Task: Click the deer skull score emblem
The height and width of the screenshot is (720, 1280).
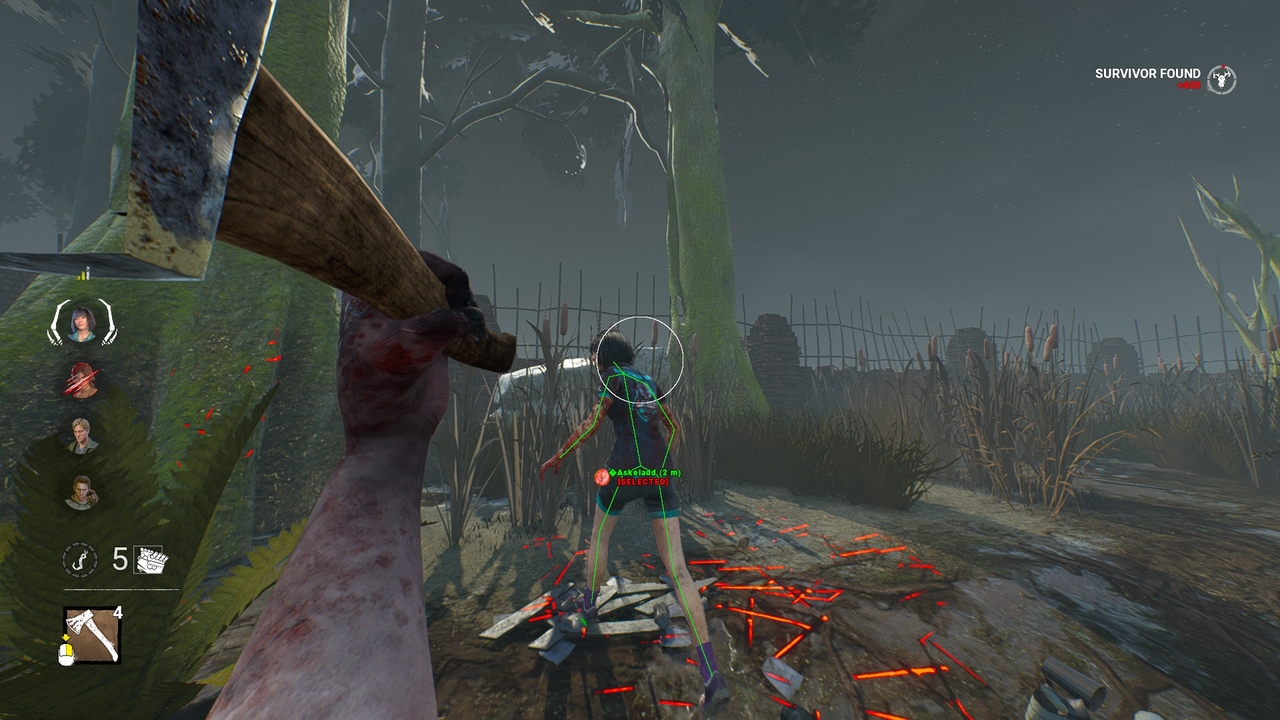Action: click(x=1221, y=79)
